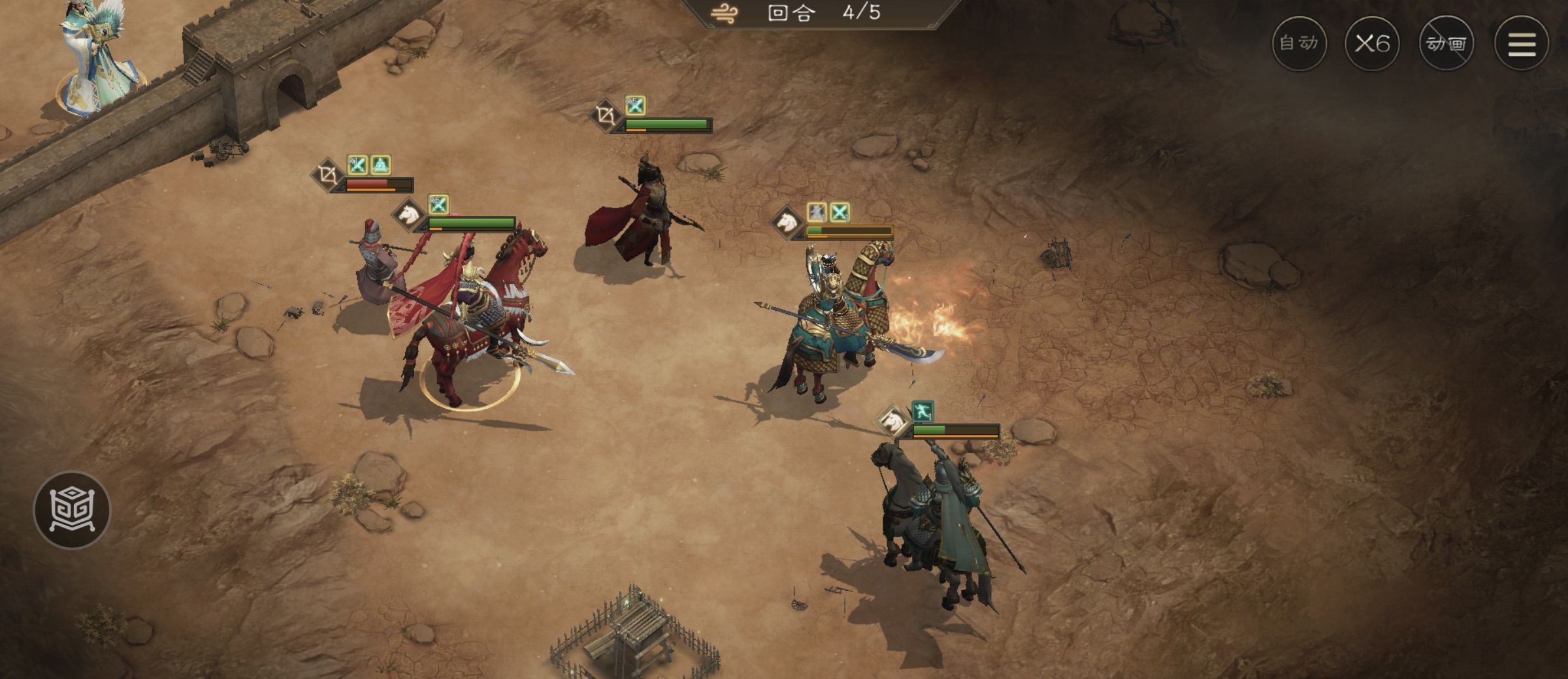The width and height of the screenshot is (1568, 679).
Task: Open the maze-pattern icon button
Action: (x=72, y=509)
